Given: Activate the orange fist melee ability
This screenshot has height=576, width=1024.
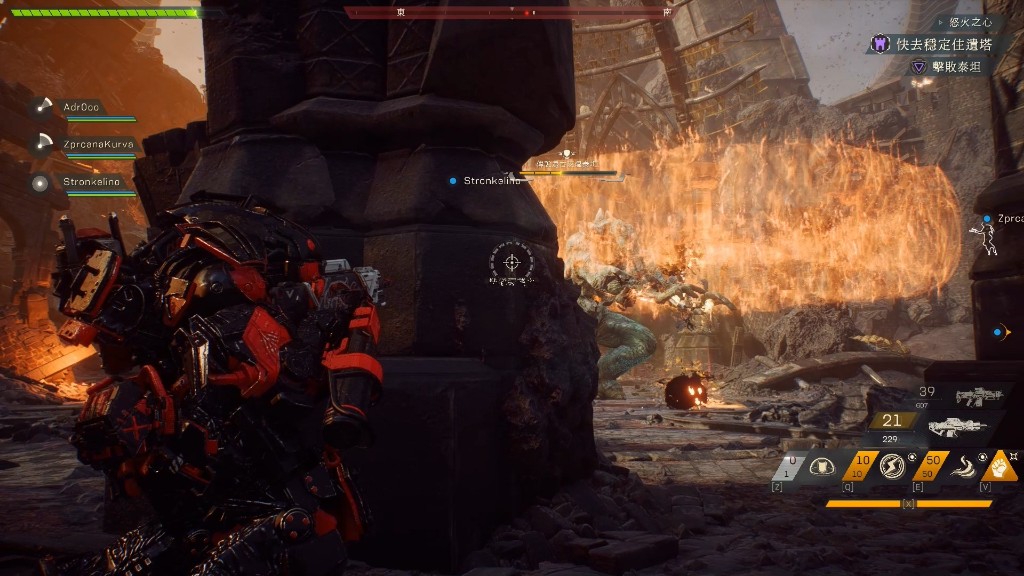Looking at the screenshot, I should click(1002, 465).
